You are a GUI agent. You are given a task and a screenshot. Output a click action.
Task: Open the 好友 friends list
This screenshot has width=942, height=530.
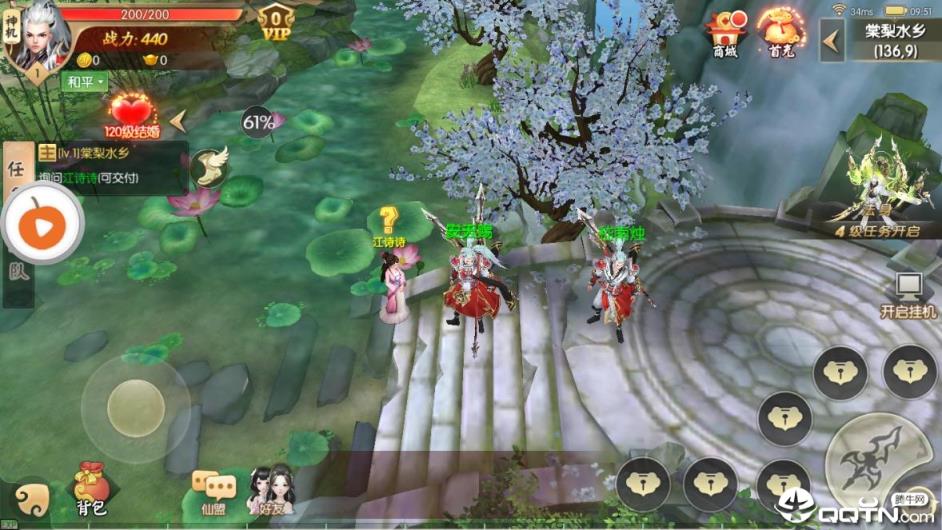click(x=270, y=491)
